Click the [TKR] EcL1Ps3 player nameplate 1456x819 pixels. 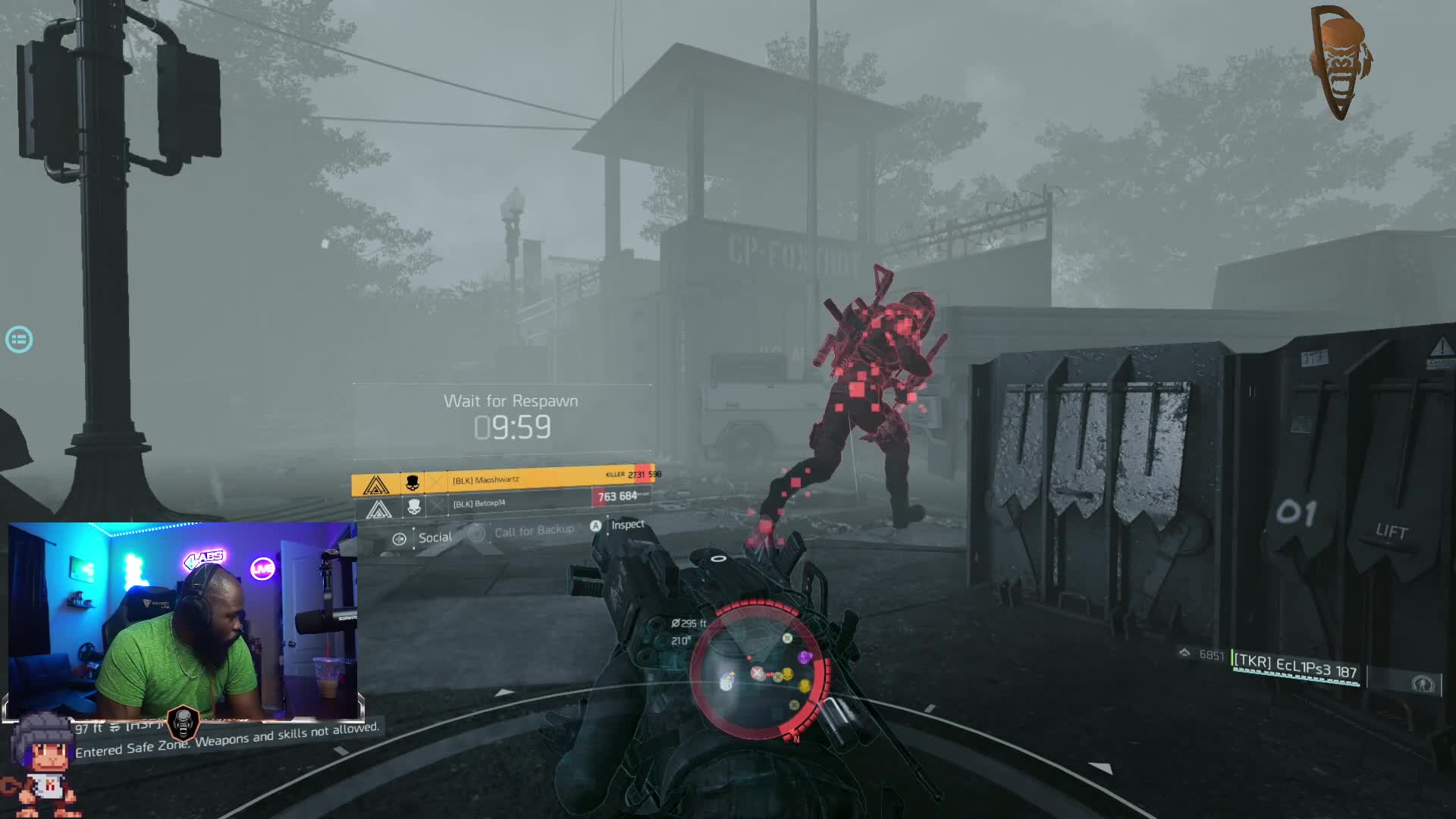click(x=1295, y=667)
